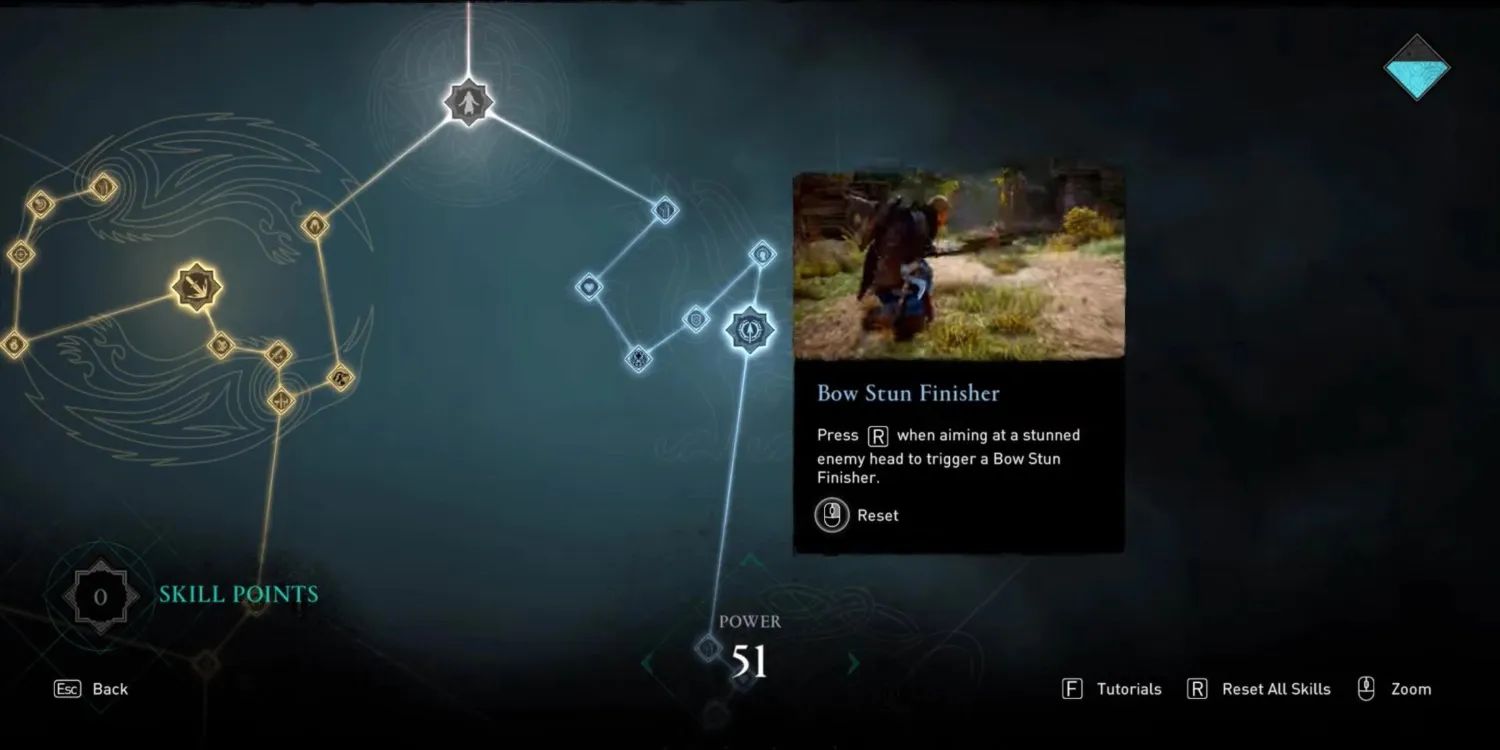Viewport: 1500px width, 750px height.
Task: Click the right chevron beside Power
Action: pos(852,663)
